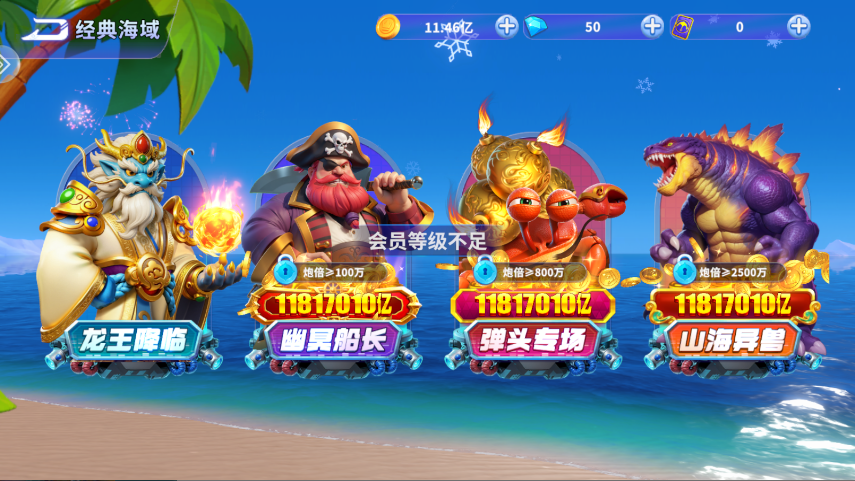
Task: Go back using the arrow beside 经典海域
Action: [43, 28]
